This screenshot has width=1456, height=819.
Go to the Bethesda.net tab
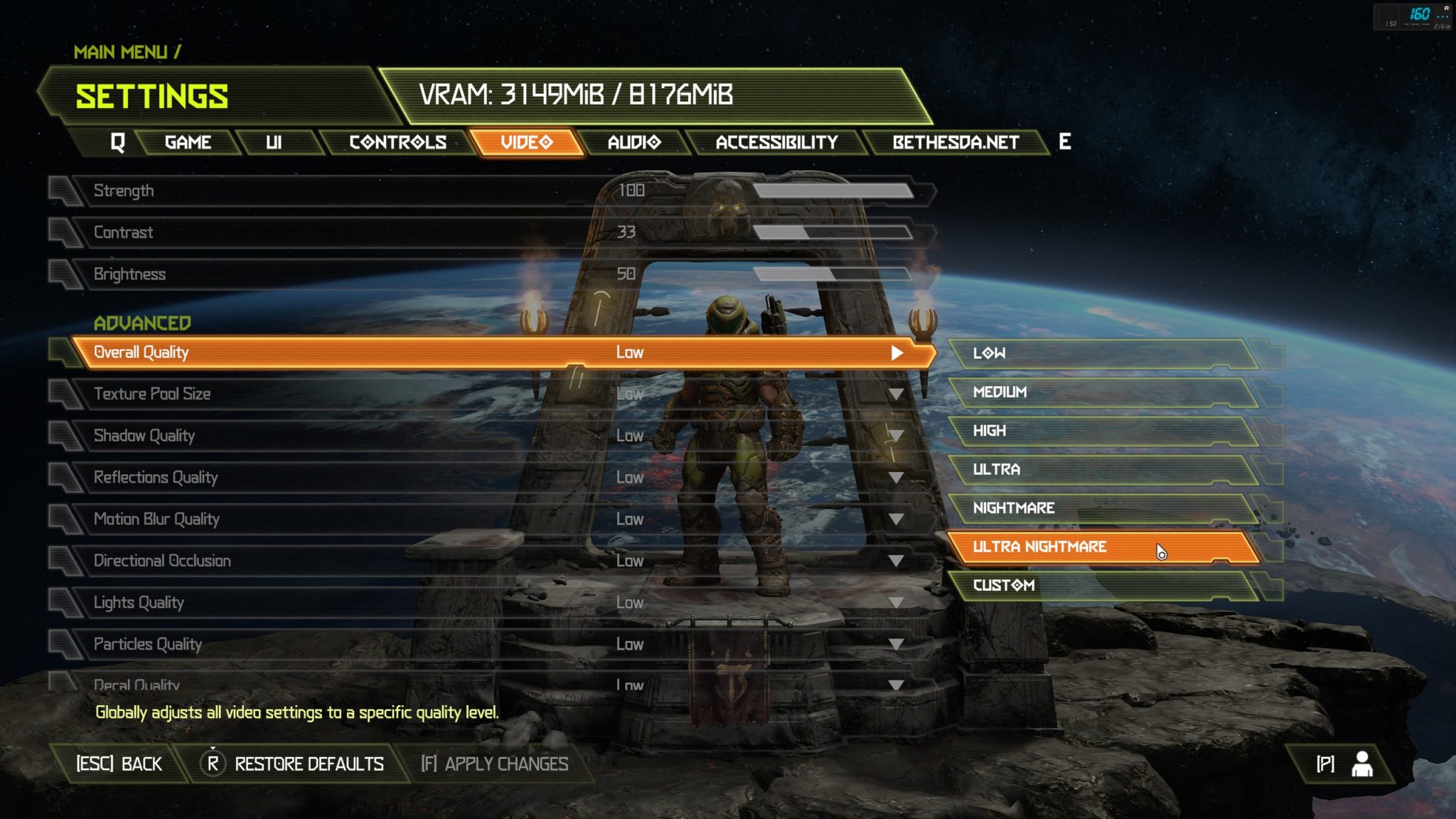955,142
